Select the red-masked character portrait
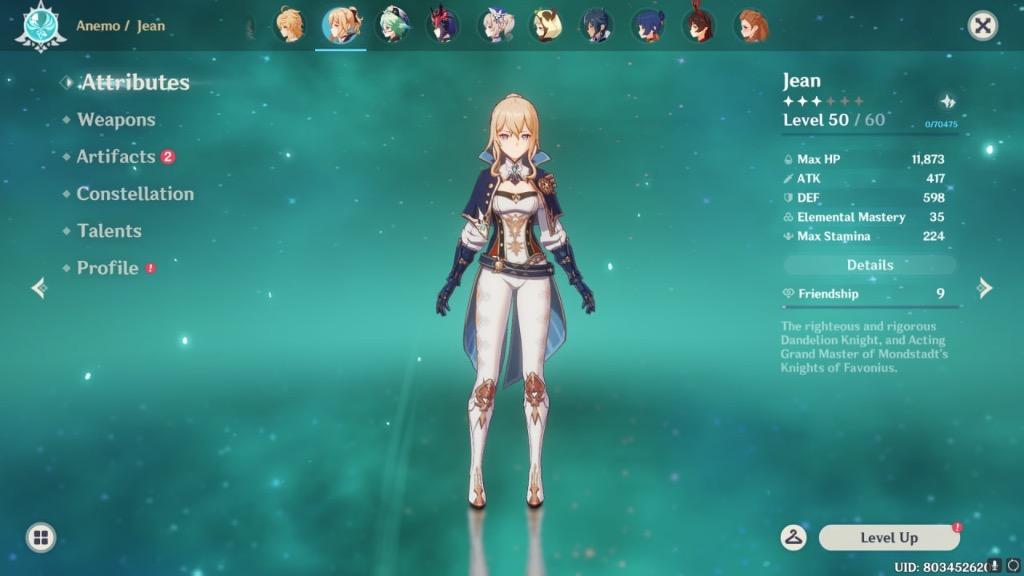 tap(443, 25)
